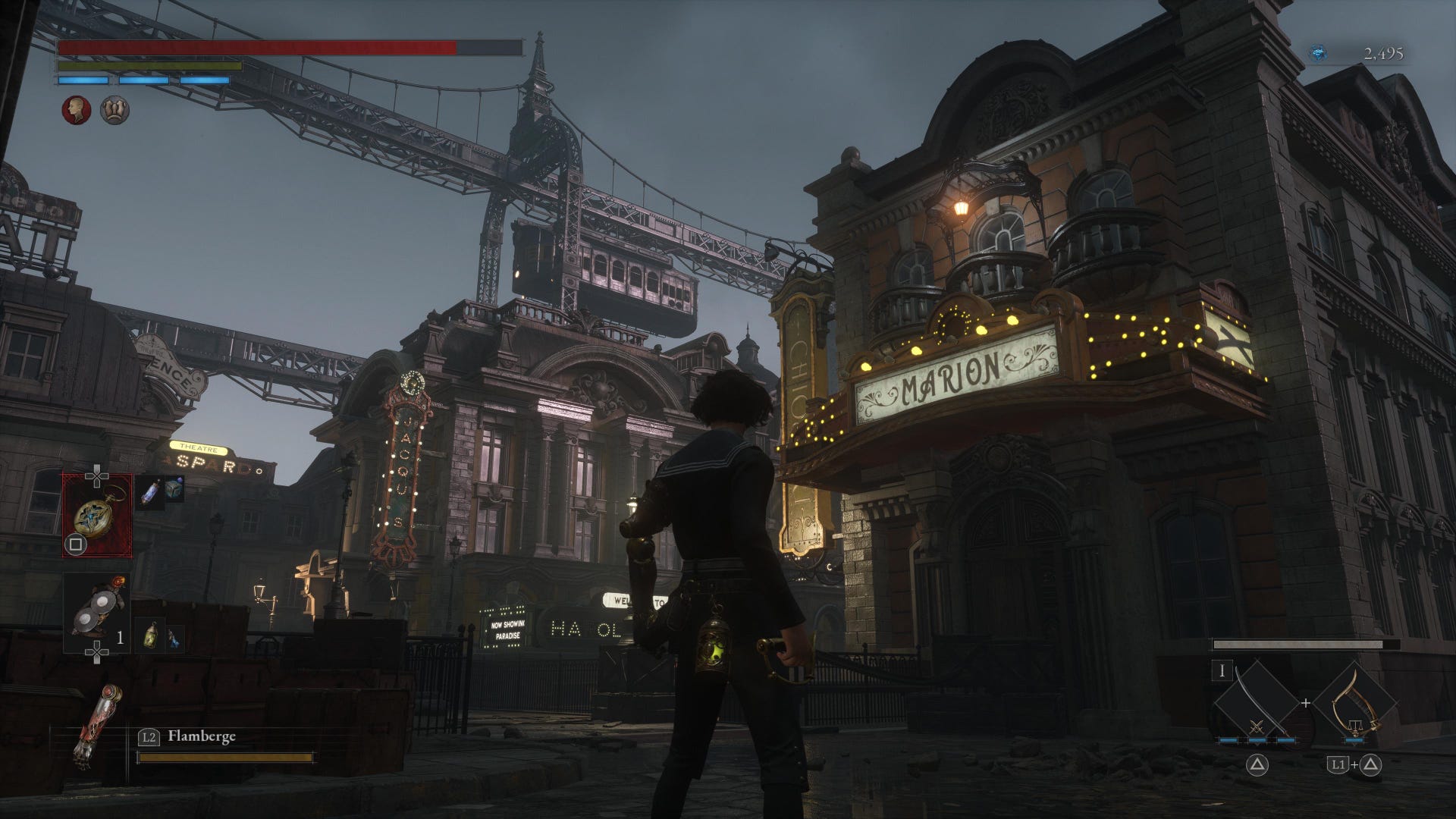
Task: Pick the cube item in the upper belt
Action: click(x=174, y=488)
